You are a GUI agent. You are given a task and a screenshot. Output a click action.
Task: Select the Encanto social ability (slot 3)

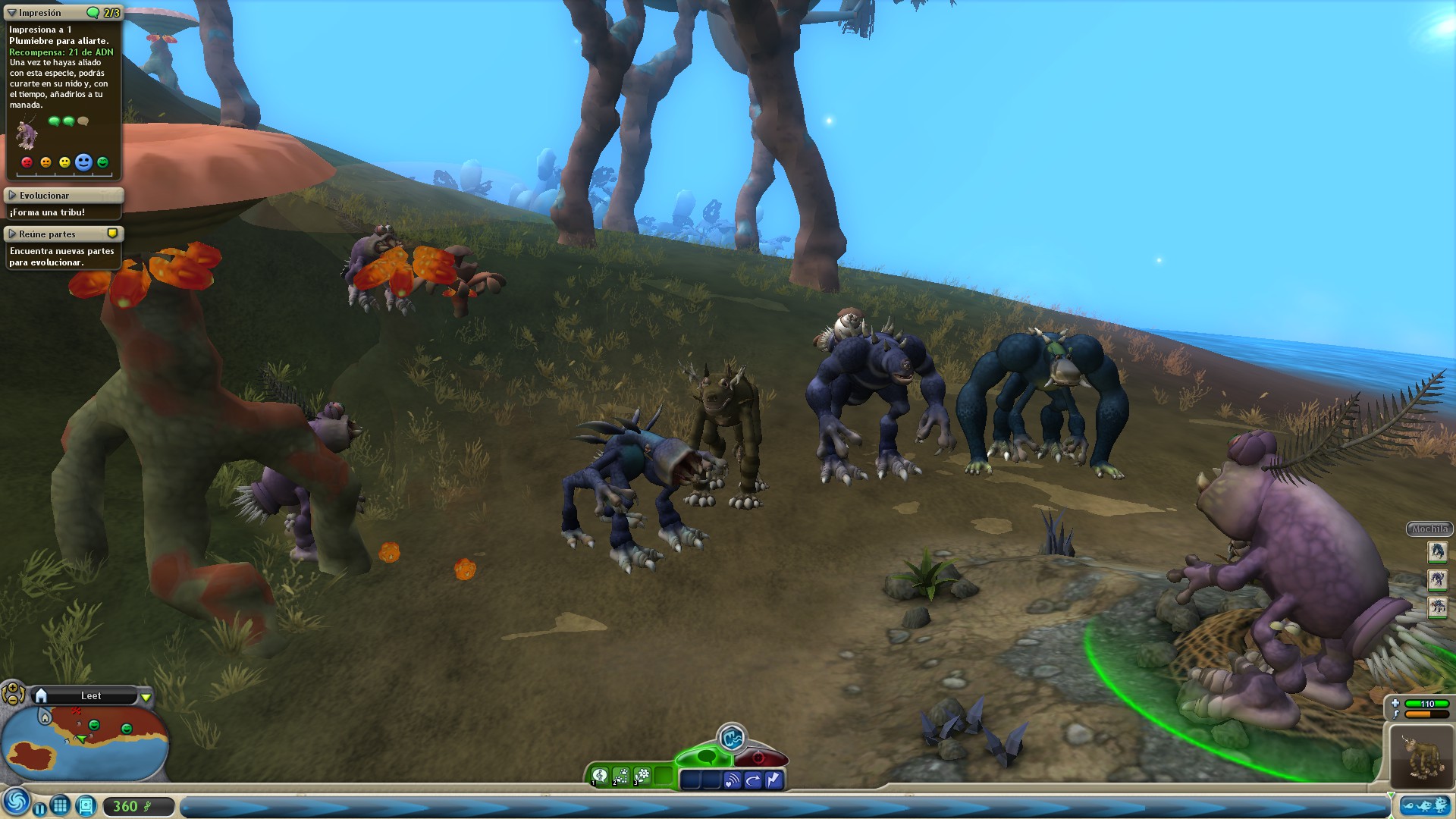(x=641, y=776)
